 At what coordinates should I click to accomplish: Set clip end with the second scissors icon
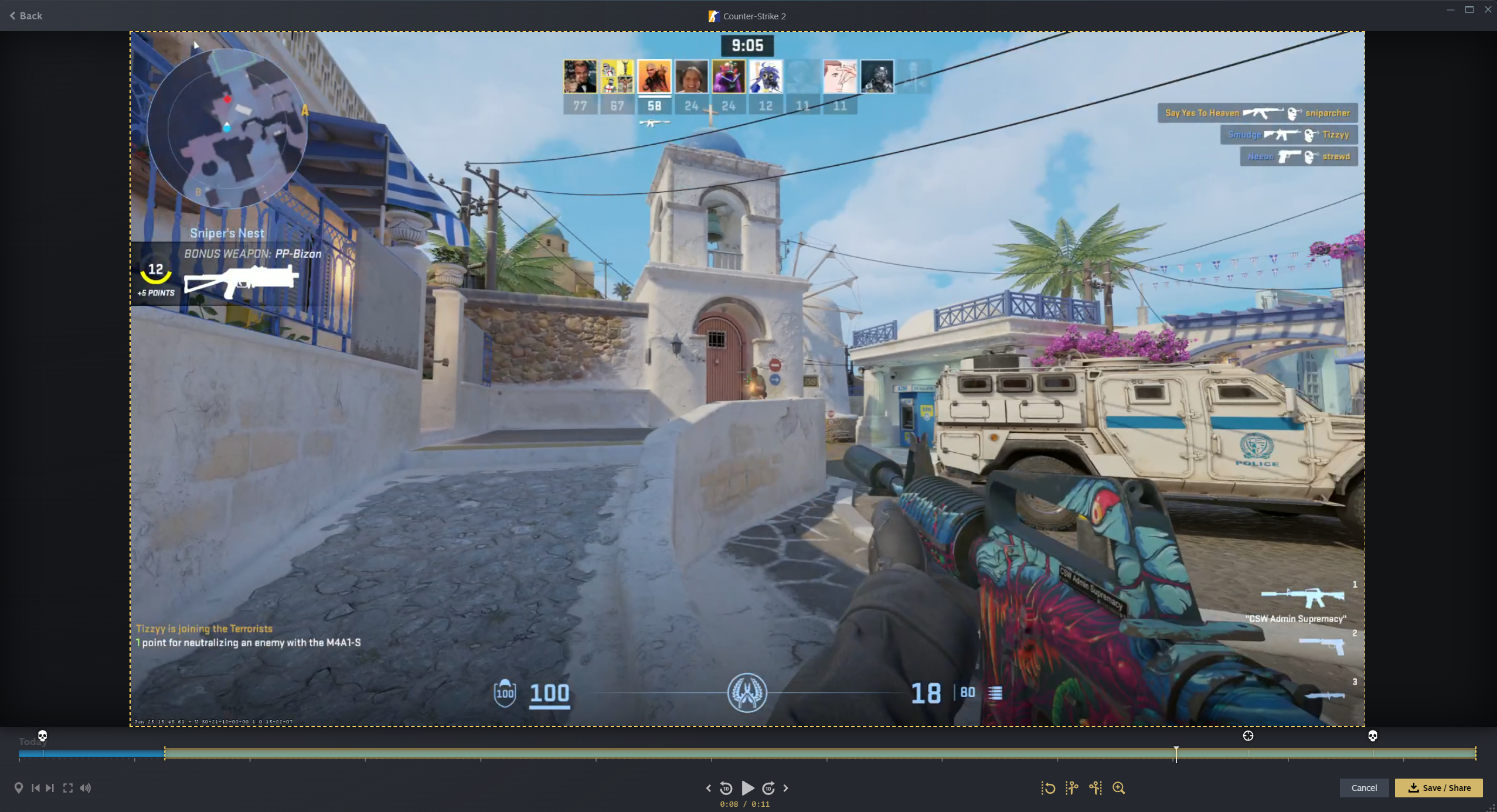point(1095,788)
